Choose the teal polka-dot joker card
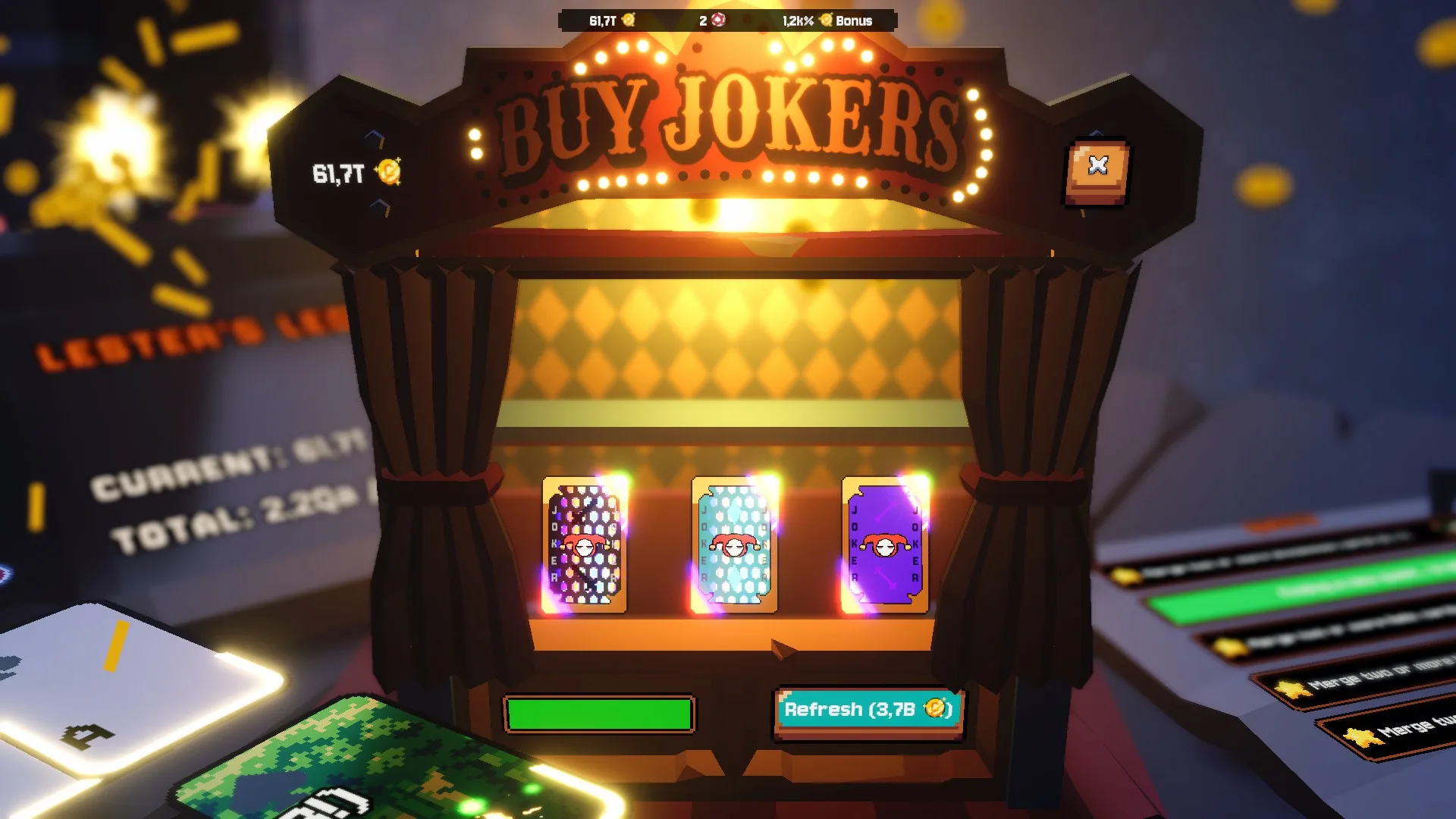Image resolution: width=1456 pixels, height=819 pixels. pyautogui.click(x=734, y=544)
